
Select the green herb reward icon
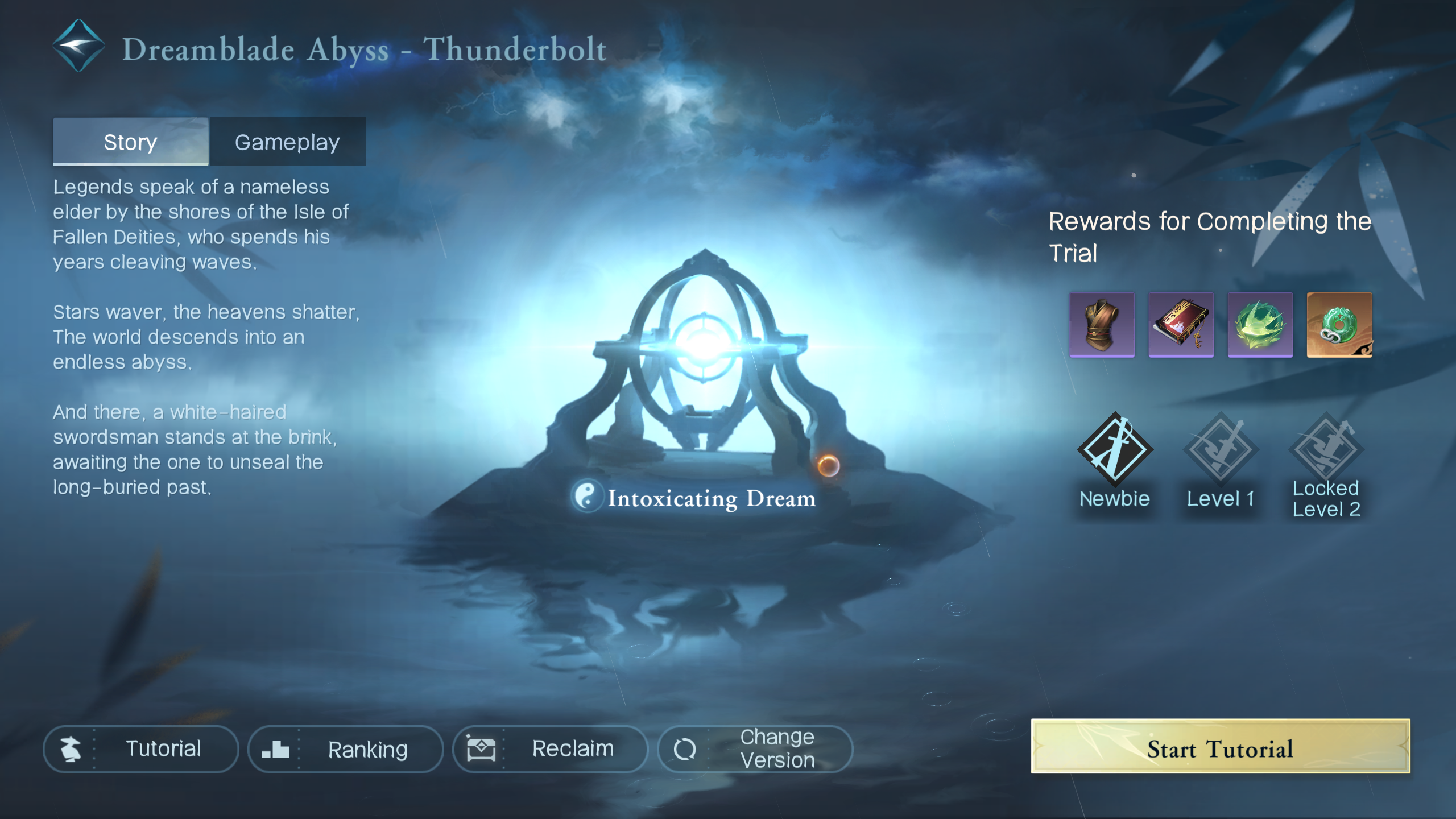[x=1260, y=325]
